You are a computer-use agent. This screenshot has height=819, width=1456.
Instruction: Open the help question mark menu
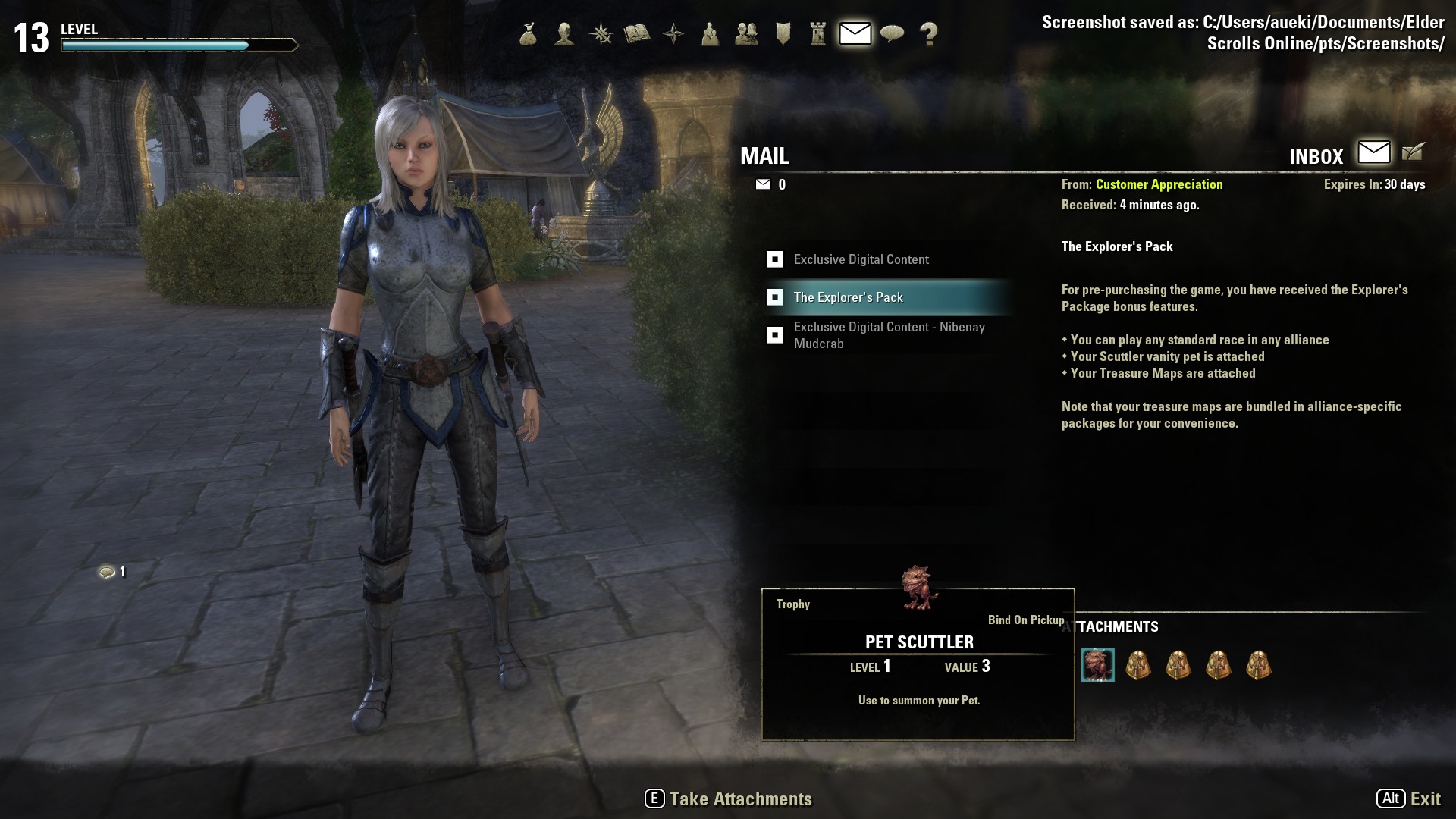click(928, 34)
